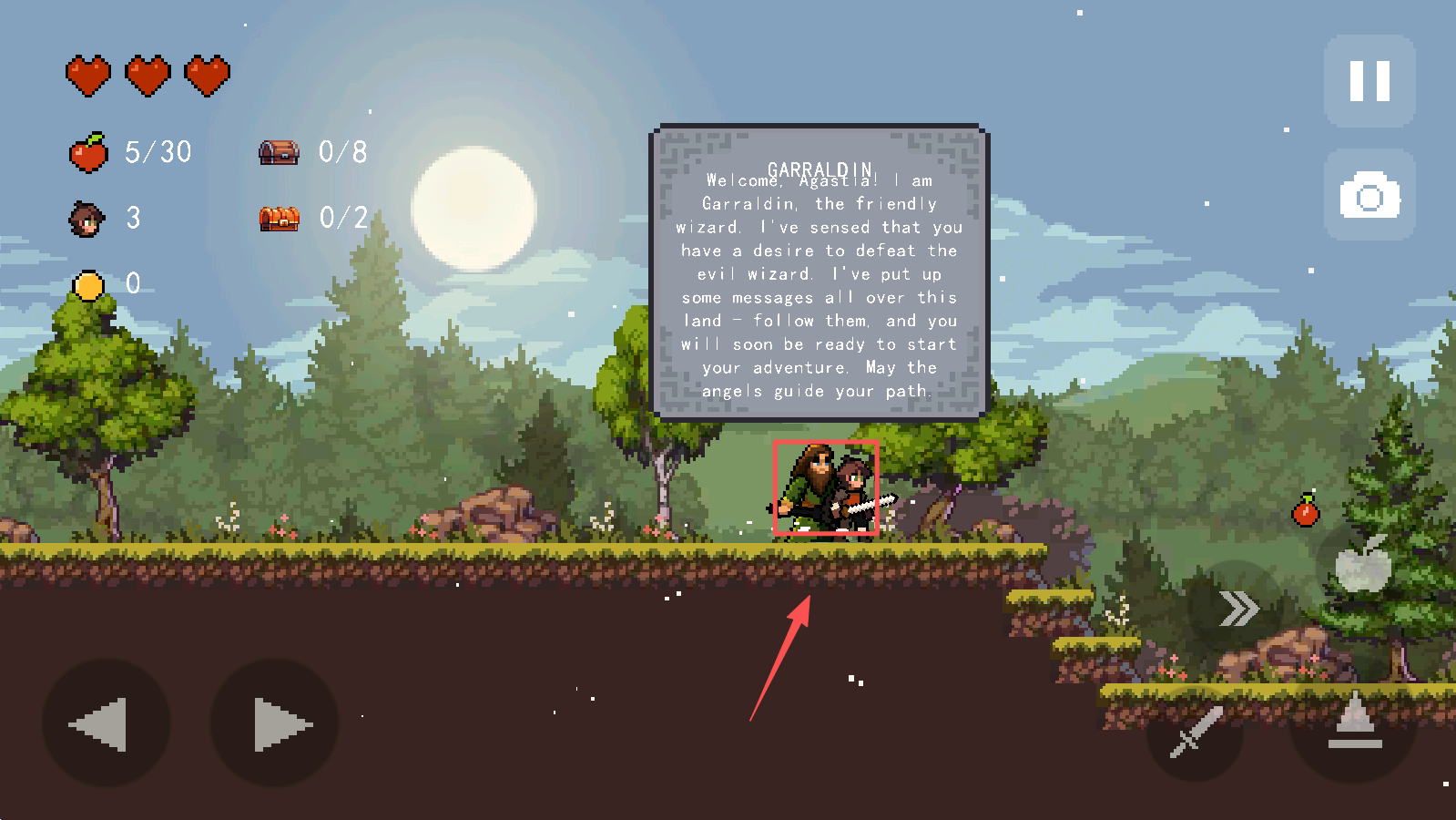Image resolution: width=1456 pixels, height=820 pixels.
Task: Throw an apple with the apple button
Action: 1363,565
